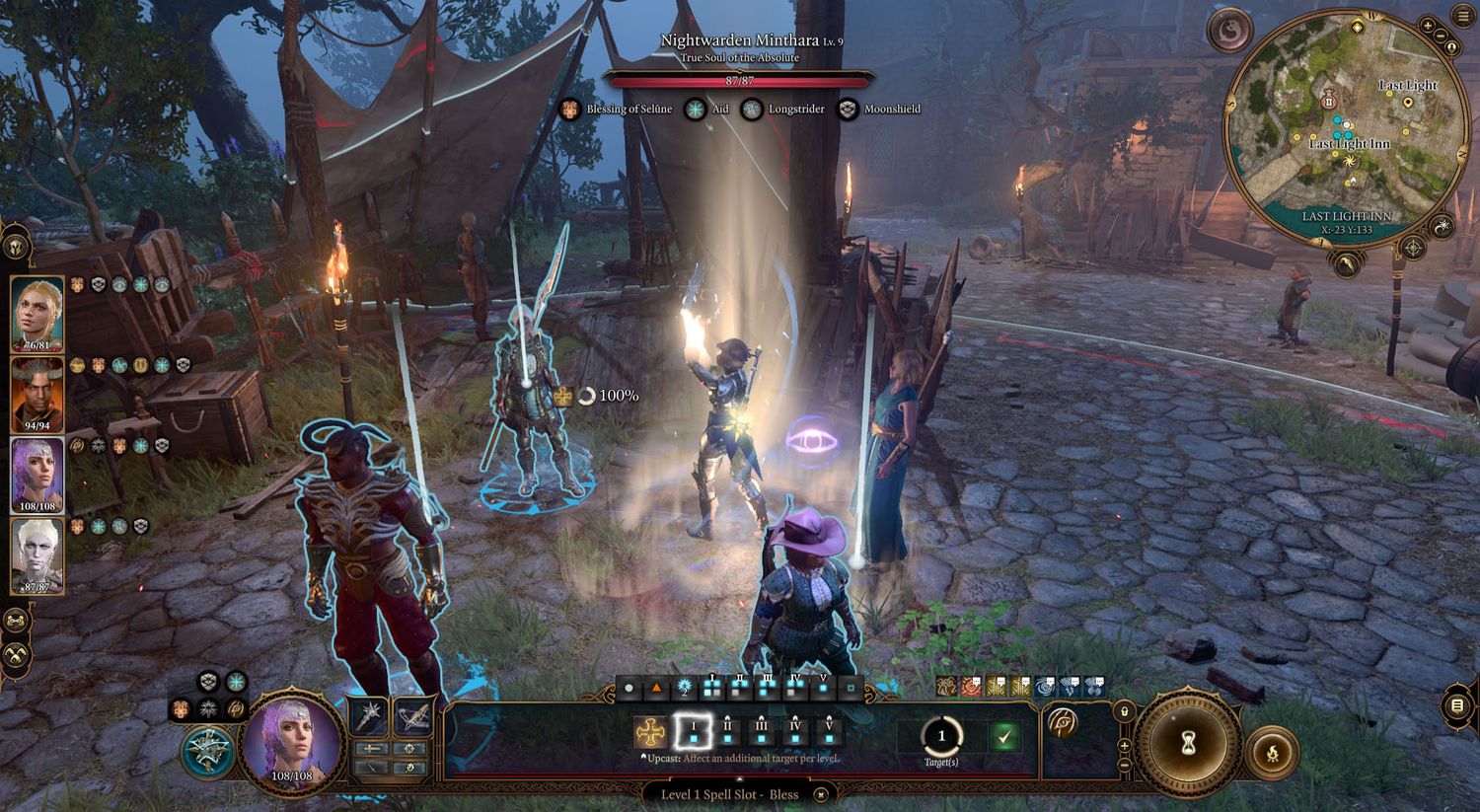
Task: Close the Bless spell slot panel
Action: (x=821, y=794)
